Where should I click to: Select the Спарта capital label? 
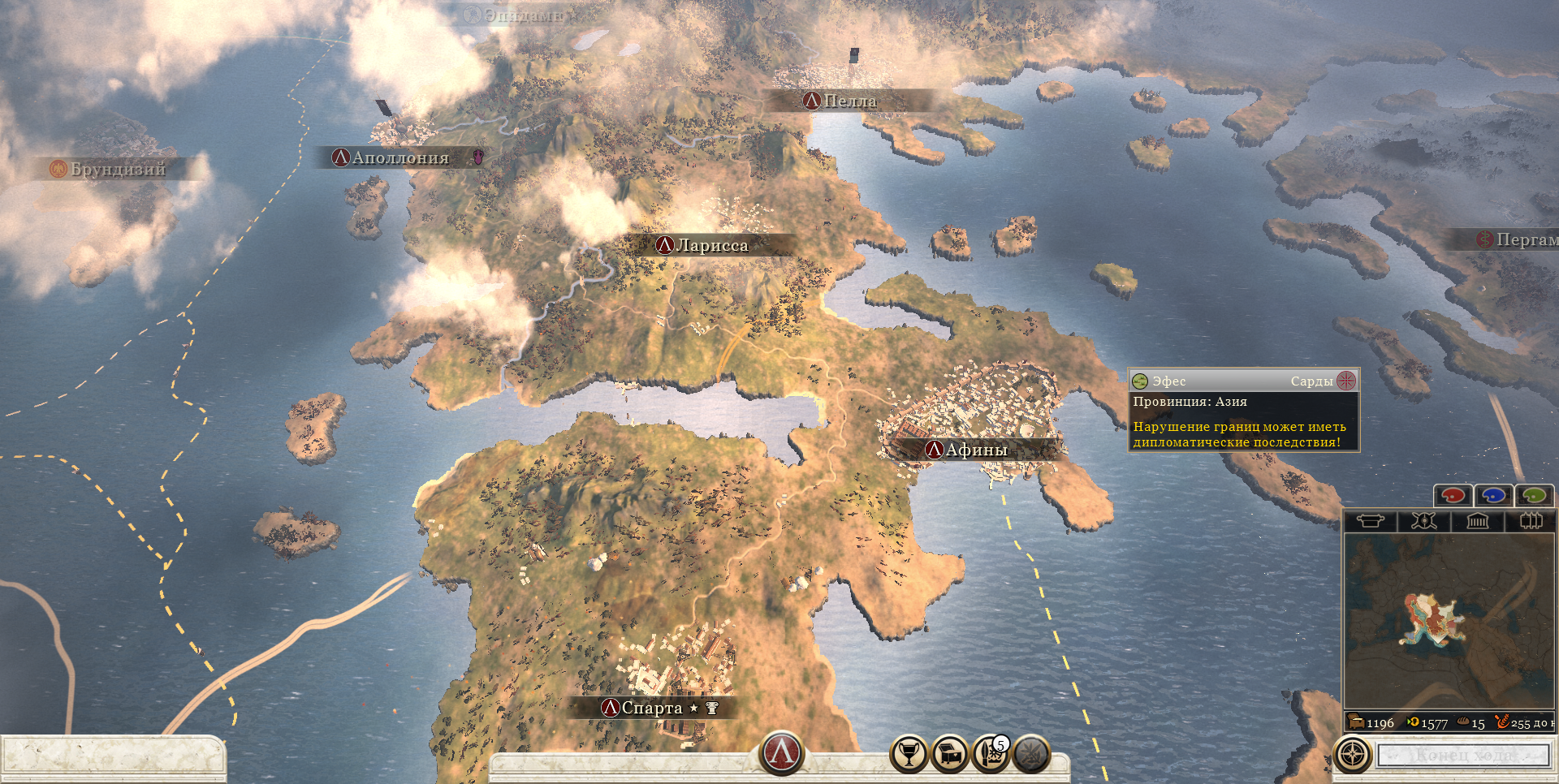pos(651,708)
